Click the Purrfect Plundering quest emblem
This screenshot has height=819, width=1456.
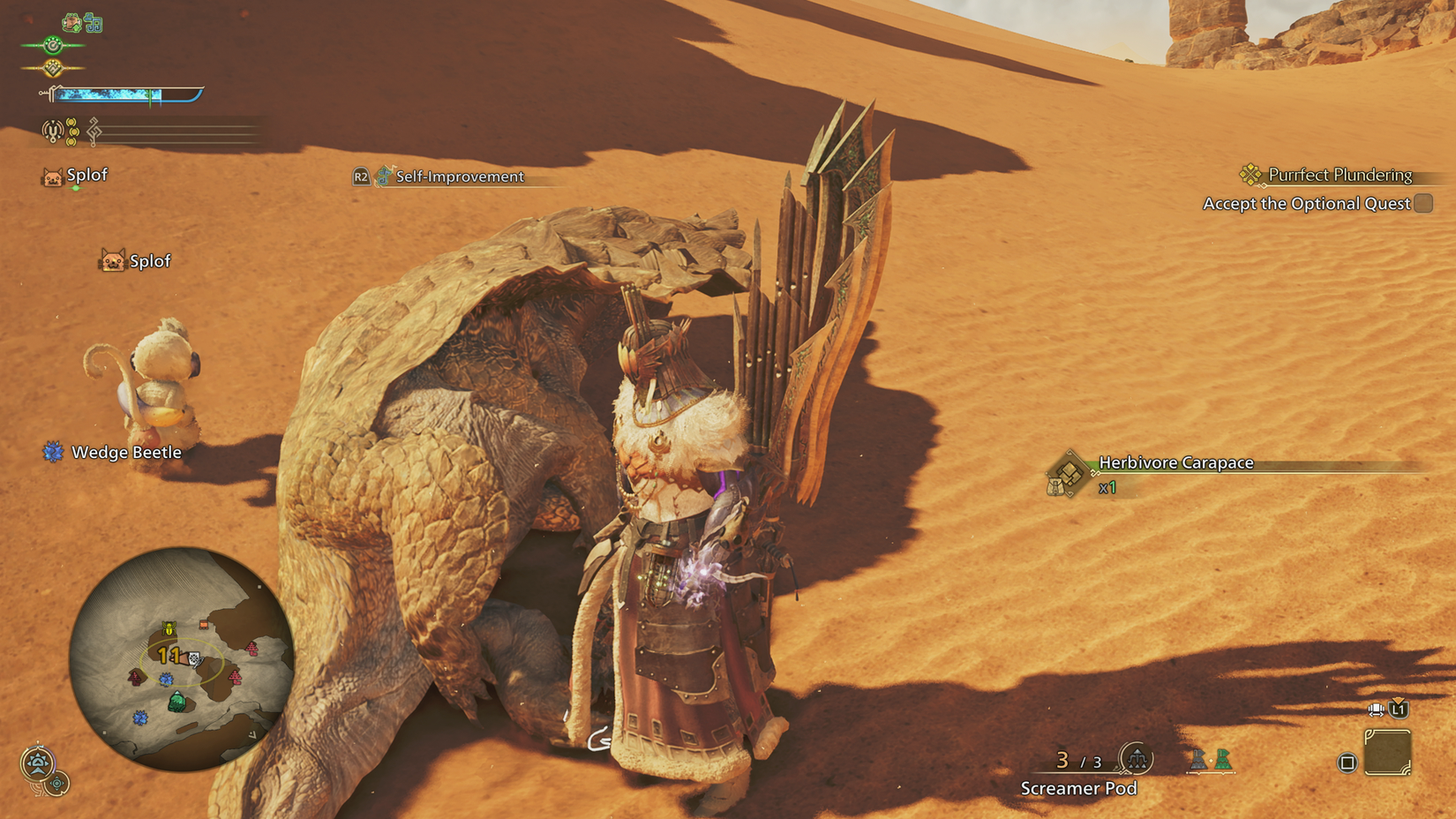point(1250,174)
